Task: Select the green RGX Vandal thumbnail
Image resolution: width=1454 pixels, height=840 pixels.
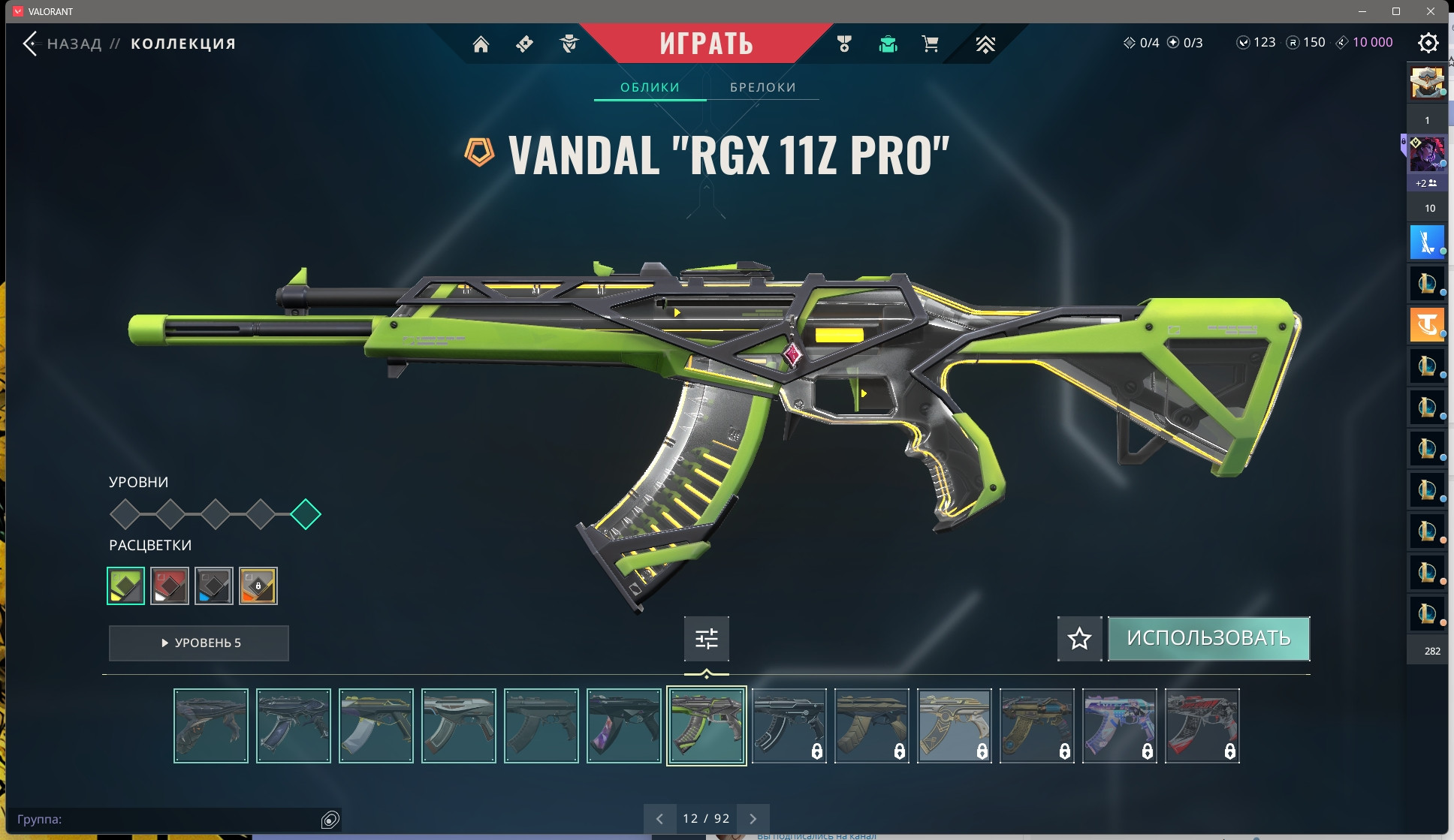Action: 706,726
